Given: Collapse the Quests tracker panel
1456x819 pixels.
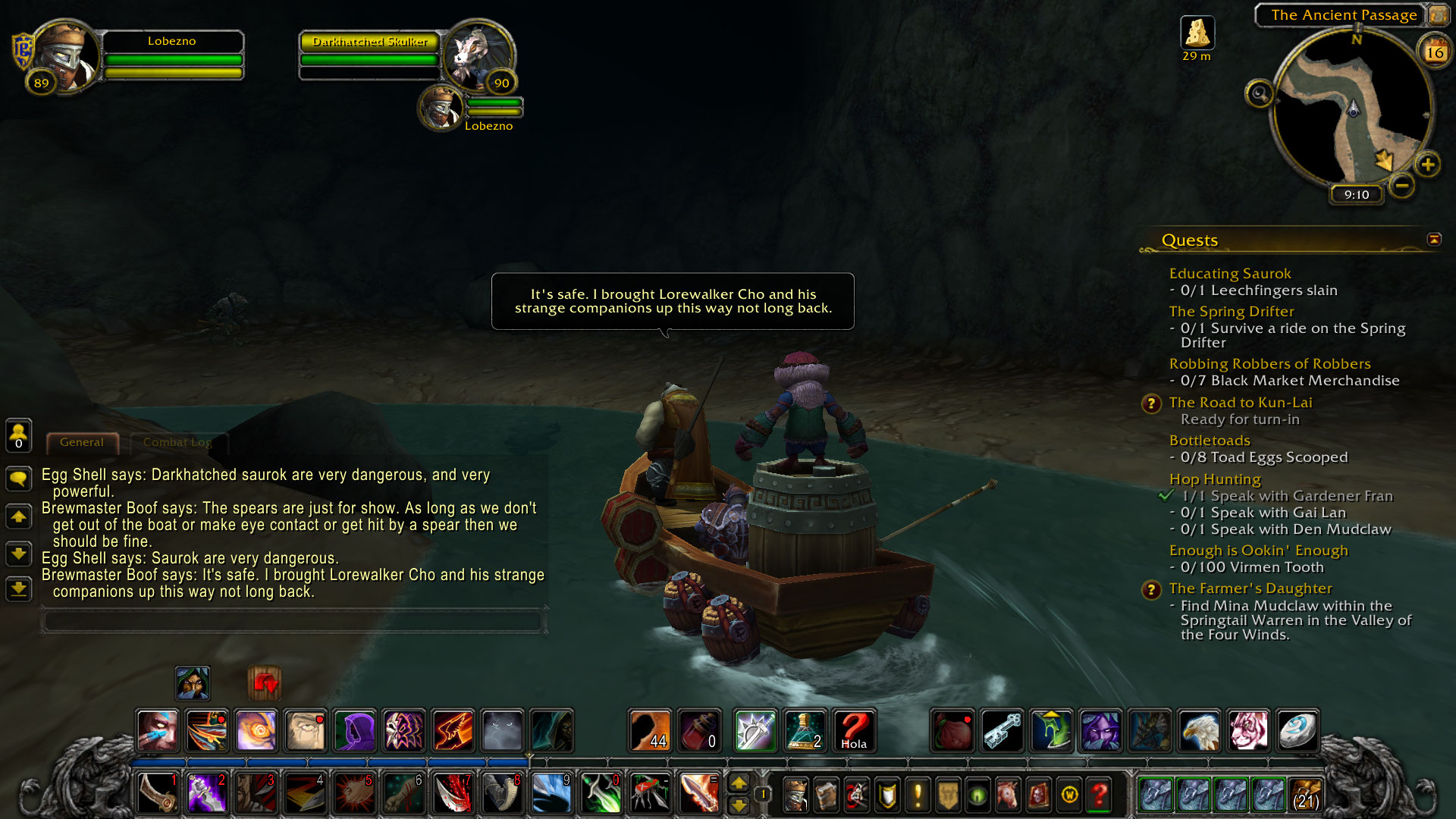Looking at the screenshot, I should click(1433, 240).
